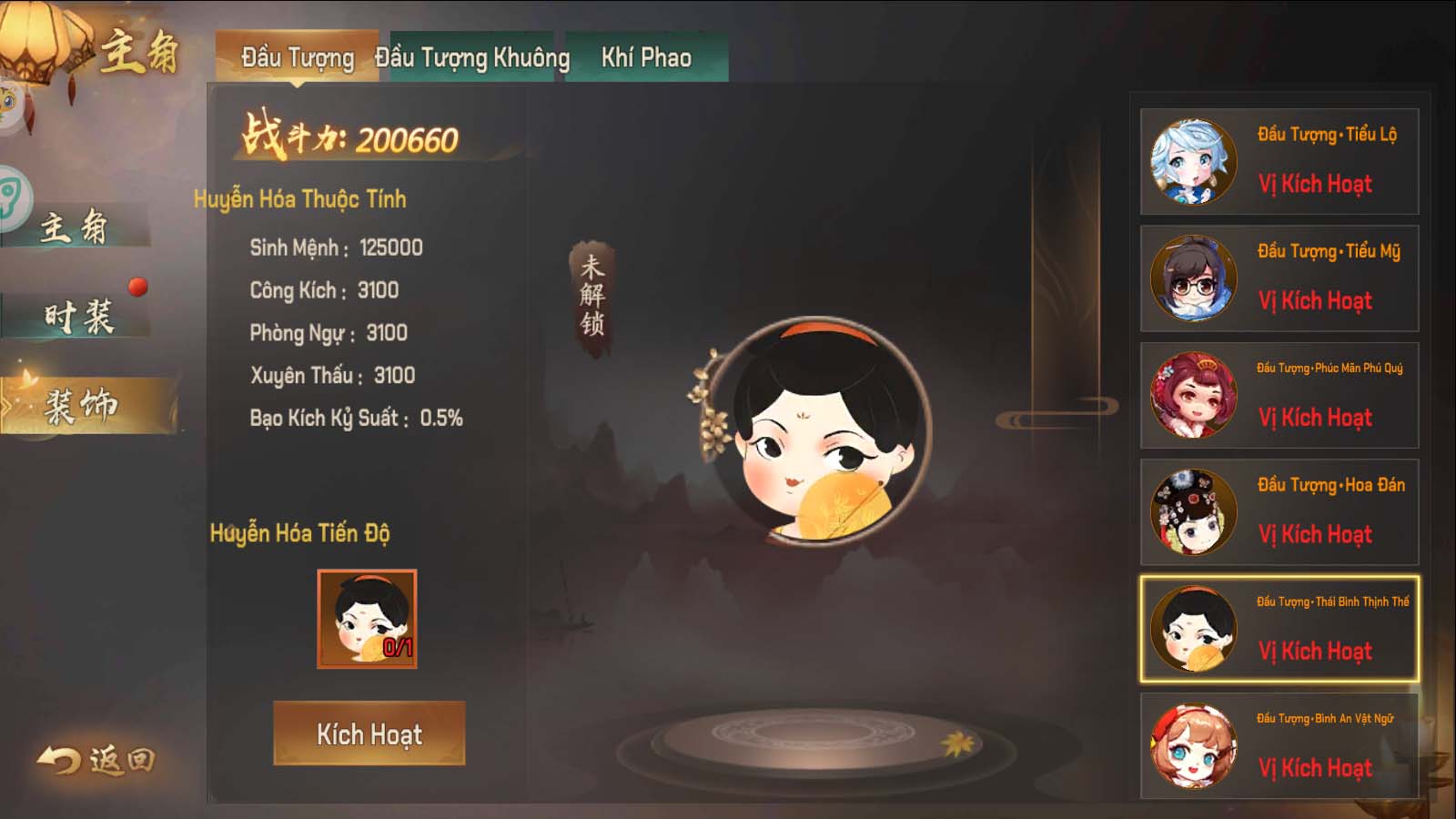The width and height of the screenshot is (1456, 819).
Task: Click the 0/1 progress counter on thumbnail
Action: 397,648
